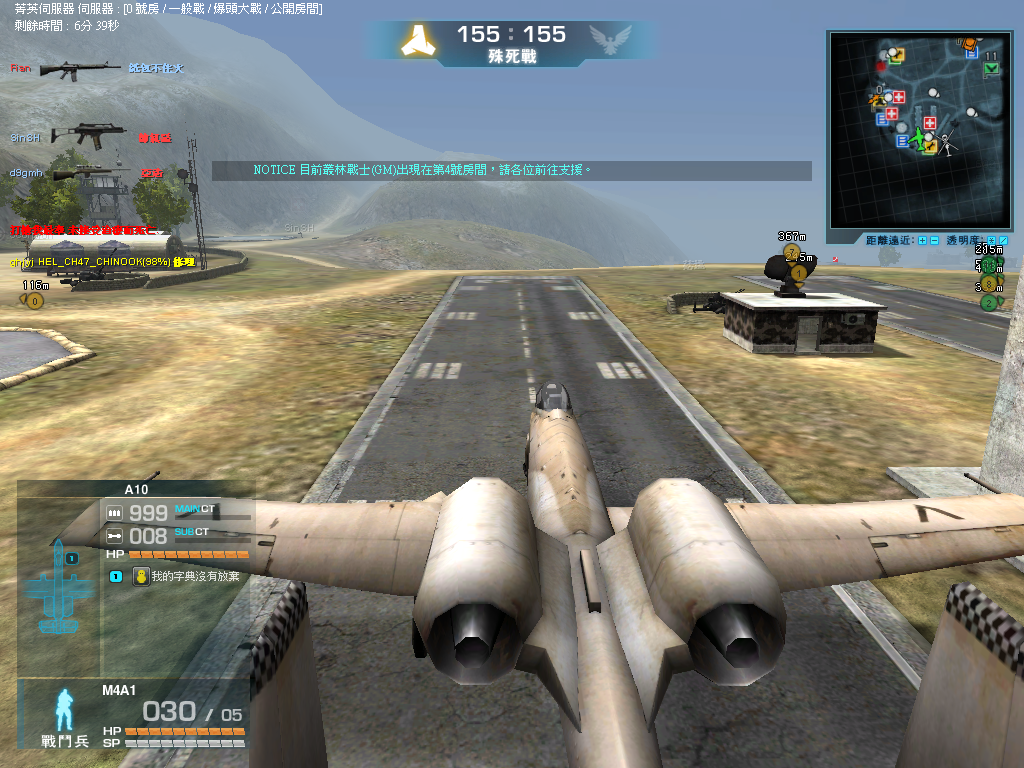Viewport: 1024px width, 768px height.
Task: Increase minimap transparency with the sun button
Action: pos(992,240)
